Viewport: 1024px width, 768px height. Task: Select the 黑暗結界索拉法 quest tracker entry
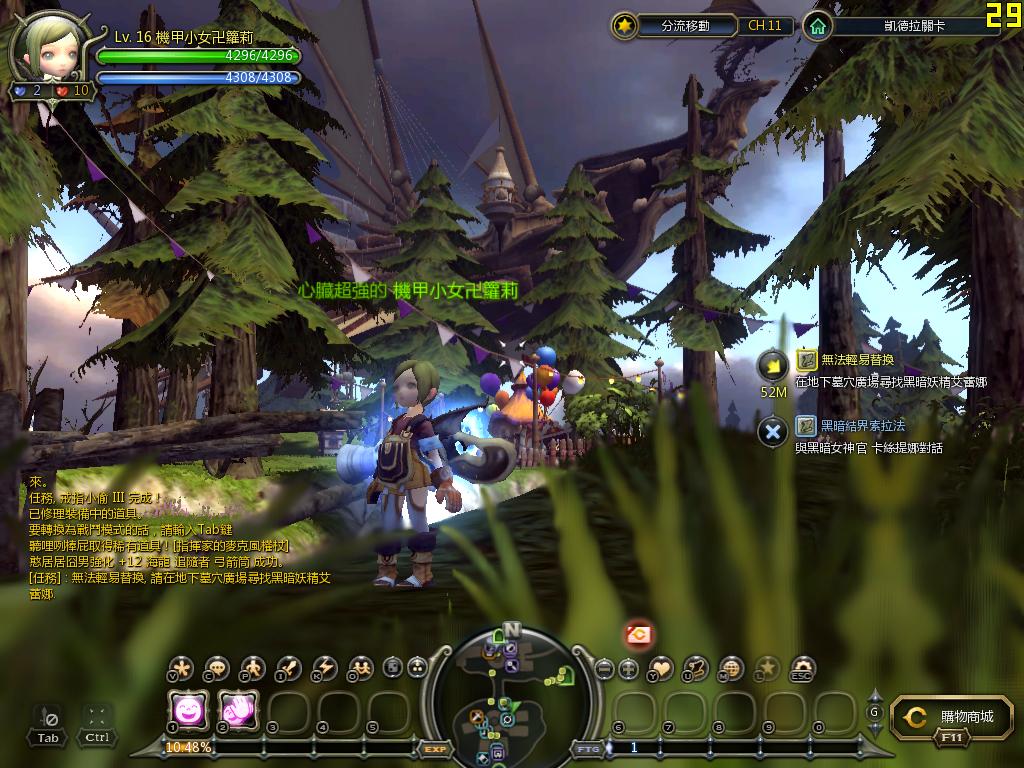click(862, 426)
